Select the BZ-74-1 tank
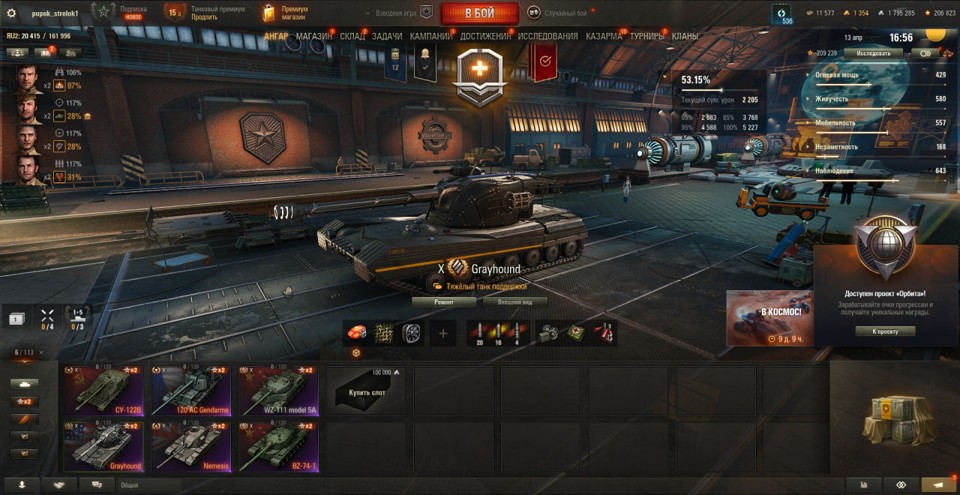This screenshot has height=495, width=960. (278, 445)
